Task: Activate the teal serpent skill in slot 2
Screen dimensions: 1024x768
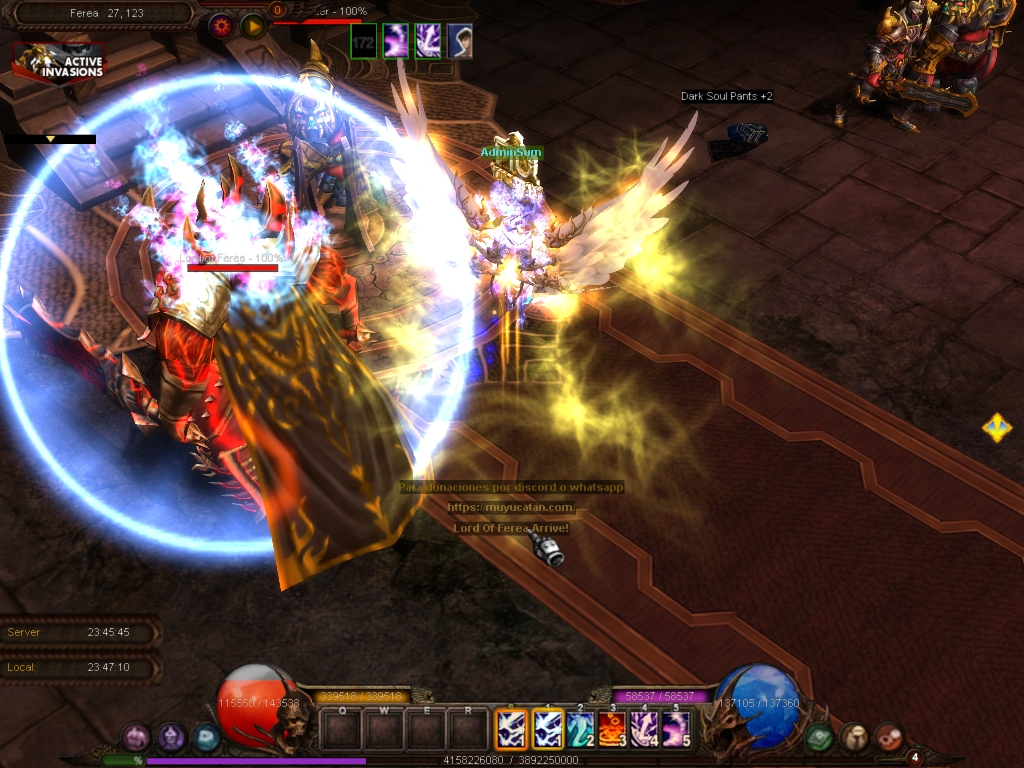Action: (581, 729)
